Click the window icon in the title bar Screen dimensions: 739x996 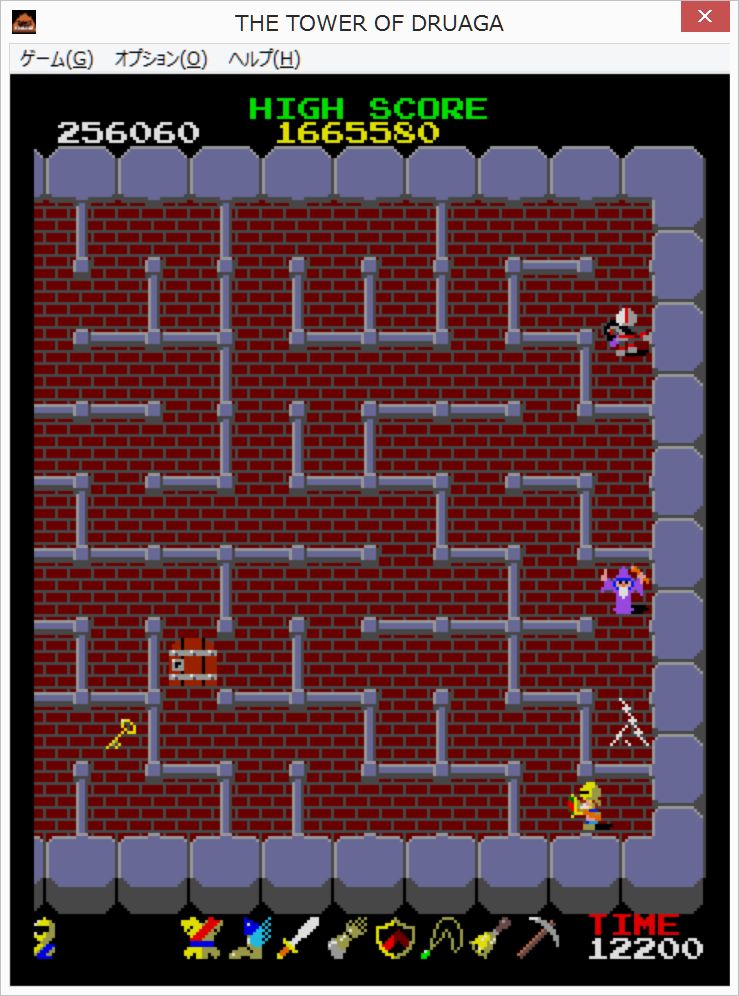click(24, 21)
